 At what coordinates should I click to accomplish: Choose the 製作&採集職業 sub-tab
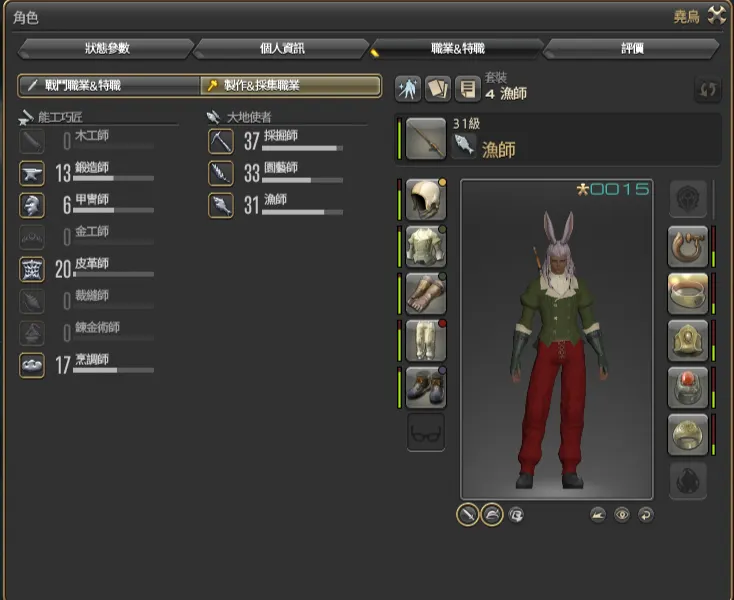(x=290, y=86)
